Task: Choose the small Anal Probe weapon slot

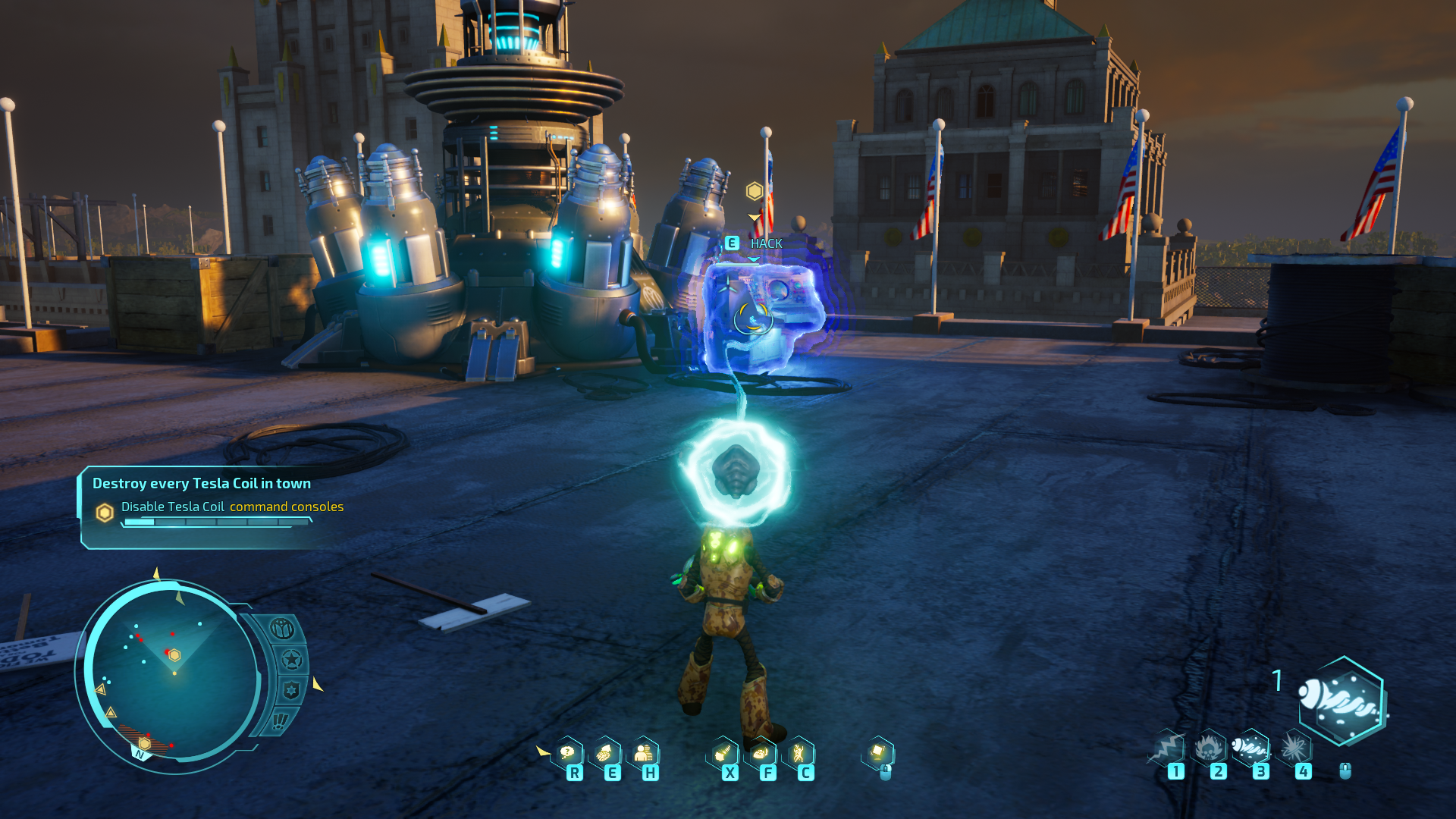Action: coord(1250,748)
